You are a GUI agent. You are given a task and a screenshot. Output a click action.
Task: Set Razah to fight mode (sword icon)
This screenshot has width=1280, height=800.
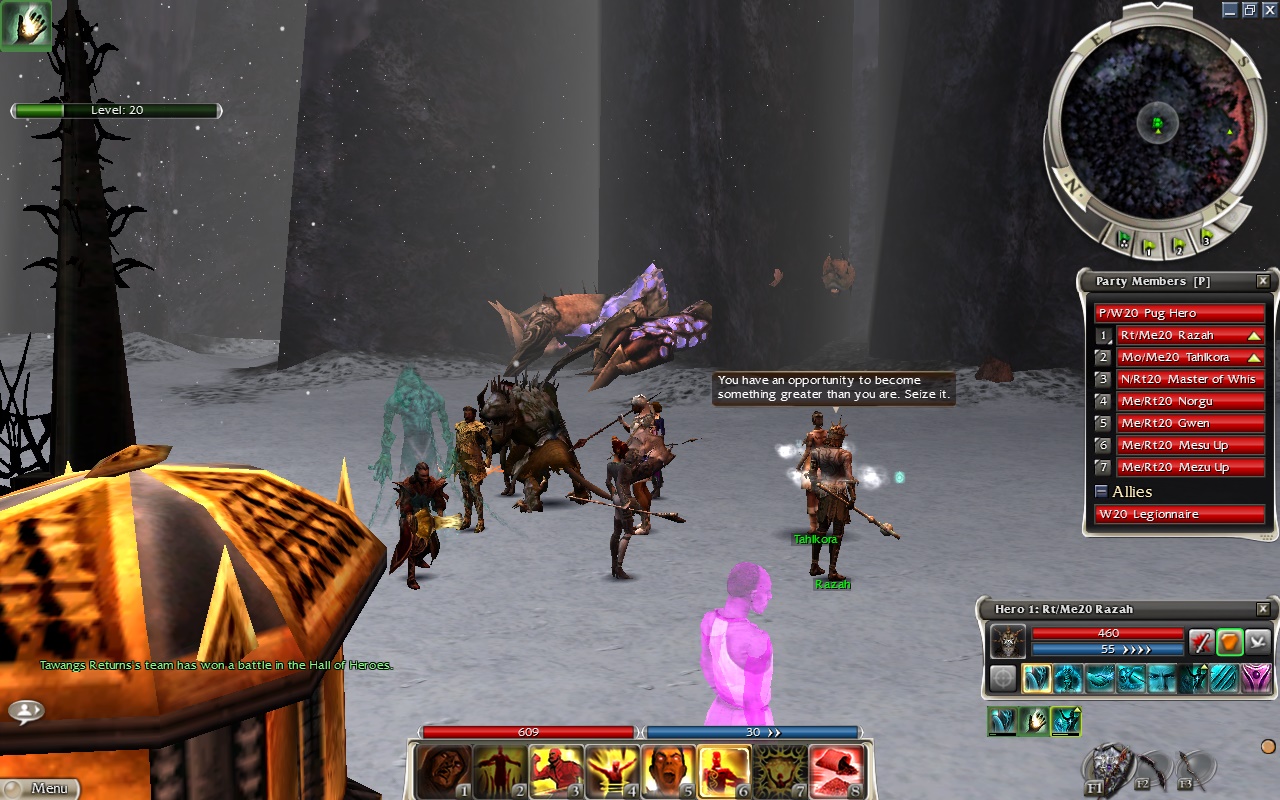coord(1201,641)
